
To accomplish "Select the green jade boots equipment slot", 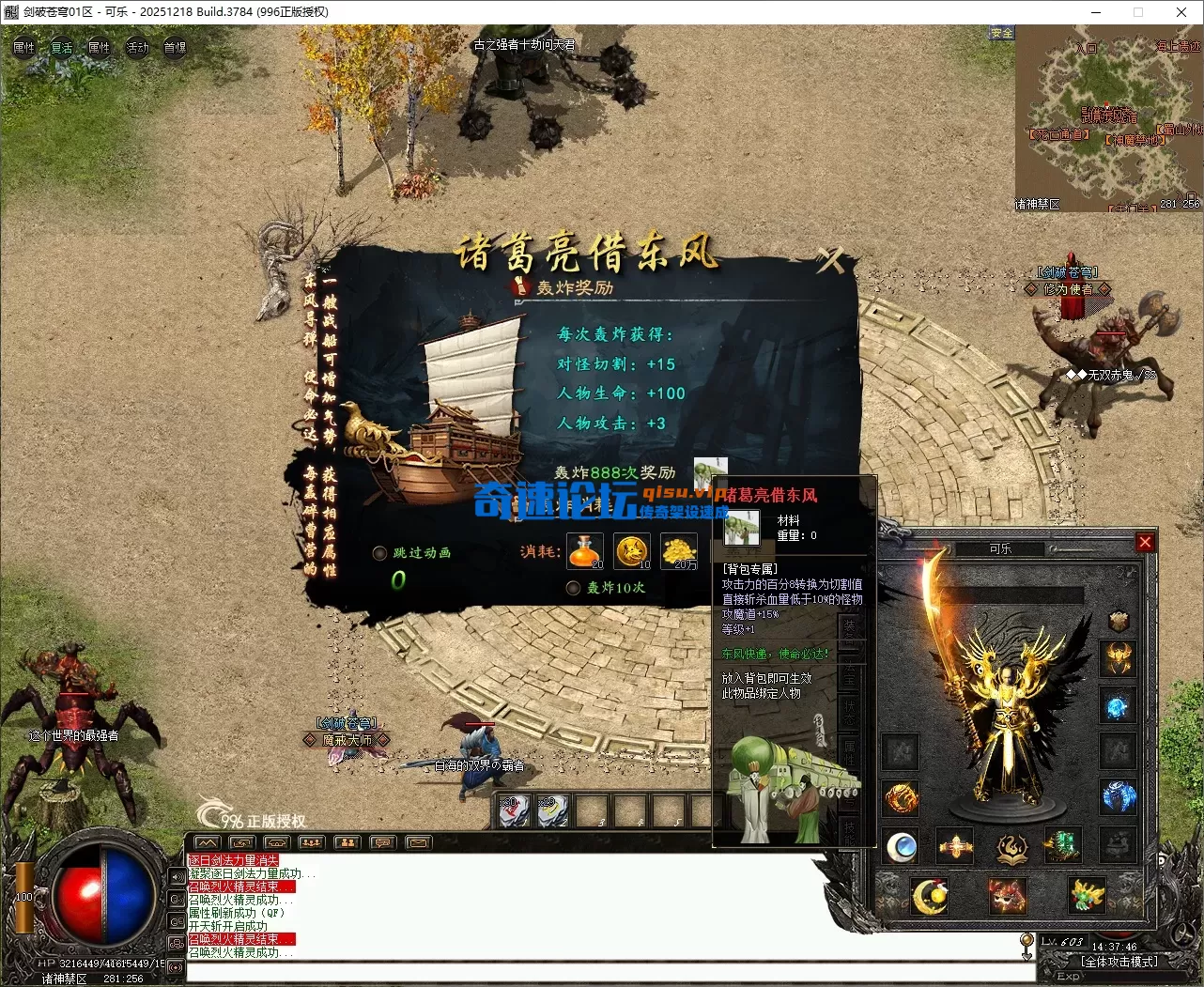I will [1062, 845].
